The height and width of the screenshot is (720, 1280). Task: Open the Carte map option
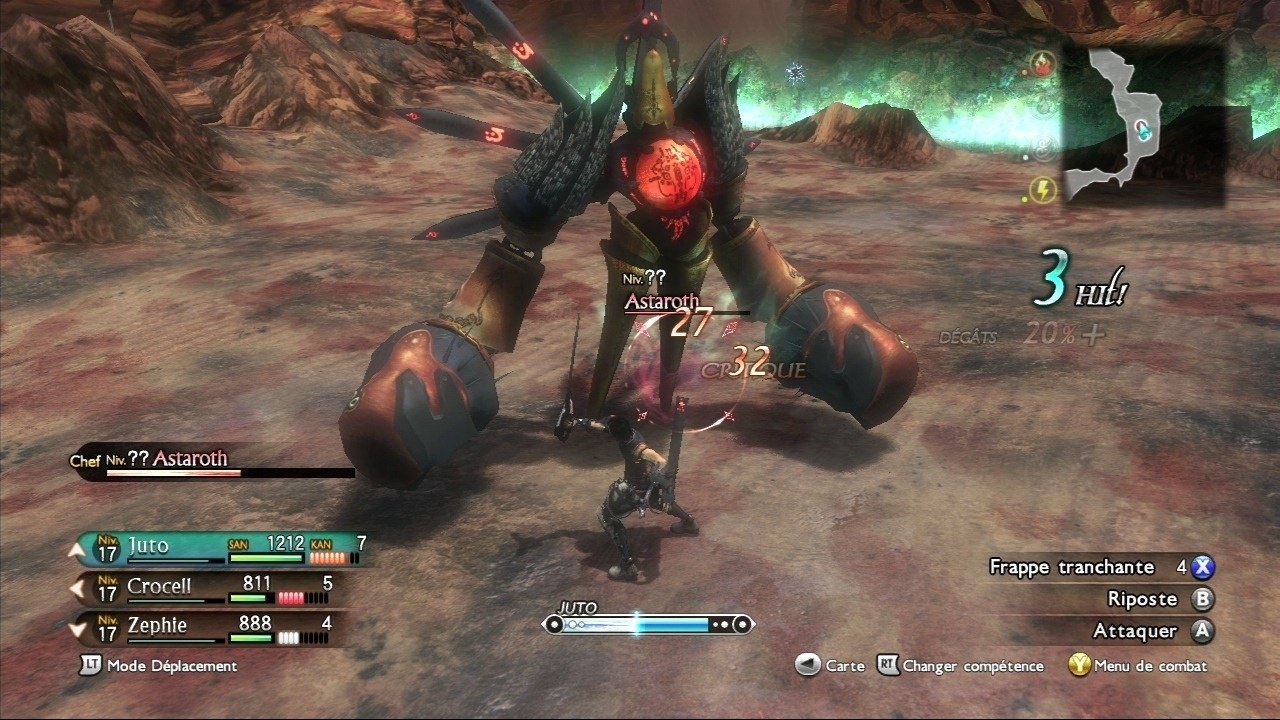pos(830,665)
